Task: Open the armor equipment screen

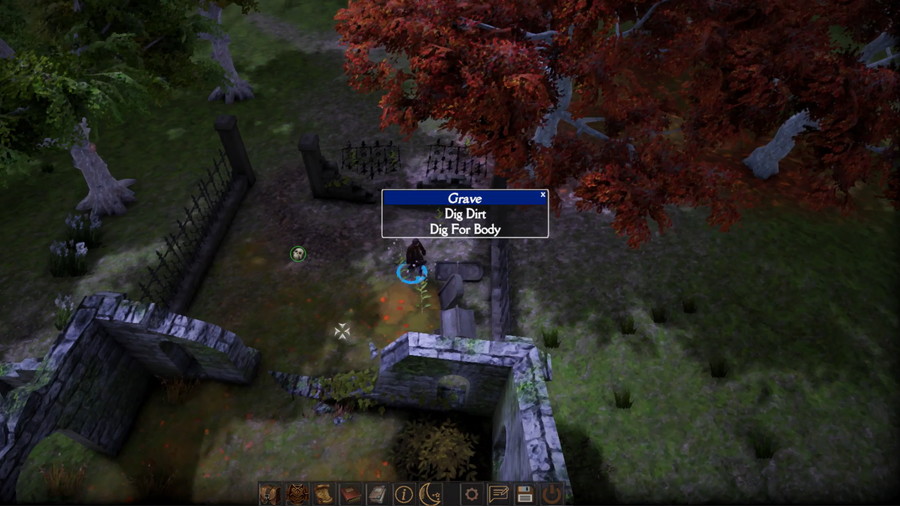Action: click(297, 493)
